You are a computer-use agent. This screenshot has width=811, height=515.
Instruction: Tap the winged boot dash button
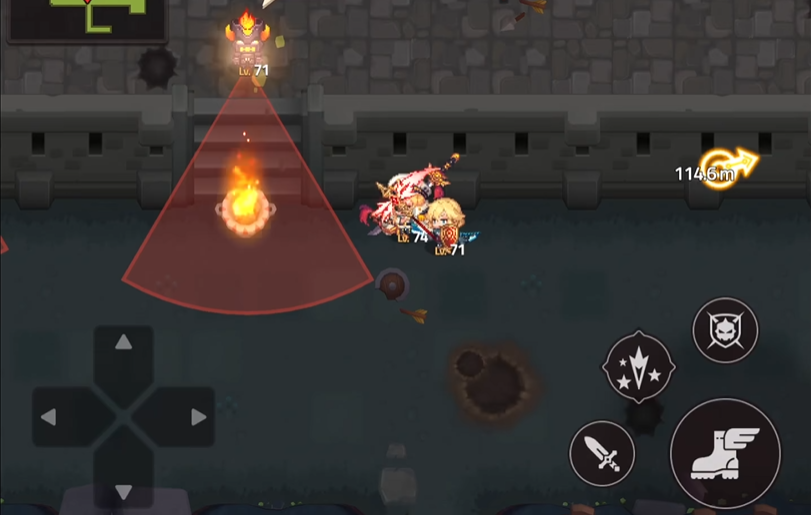725,453
